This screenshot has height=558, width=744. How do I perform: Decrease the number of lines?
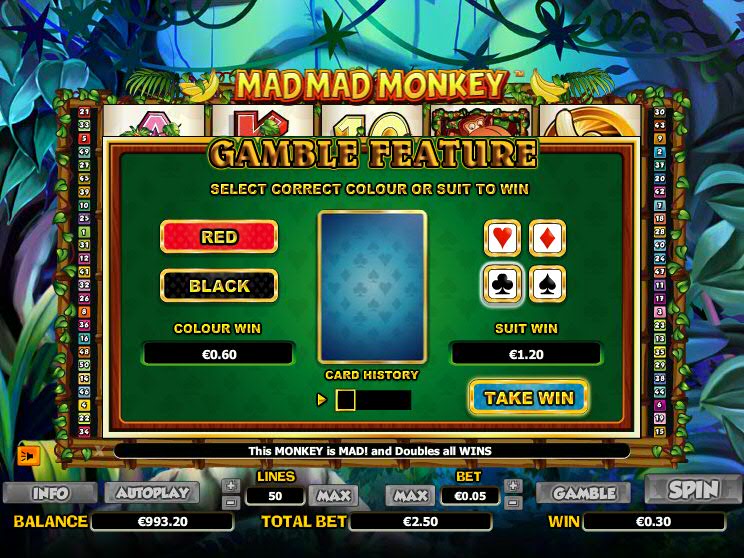click(x=231, y=501)
